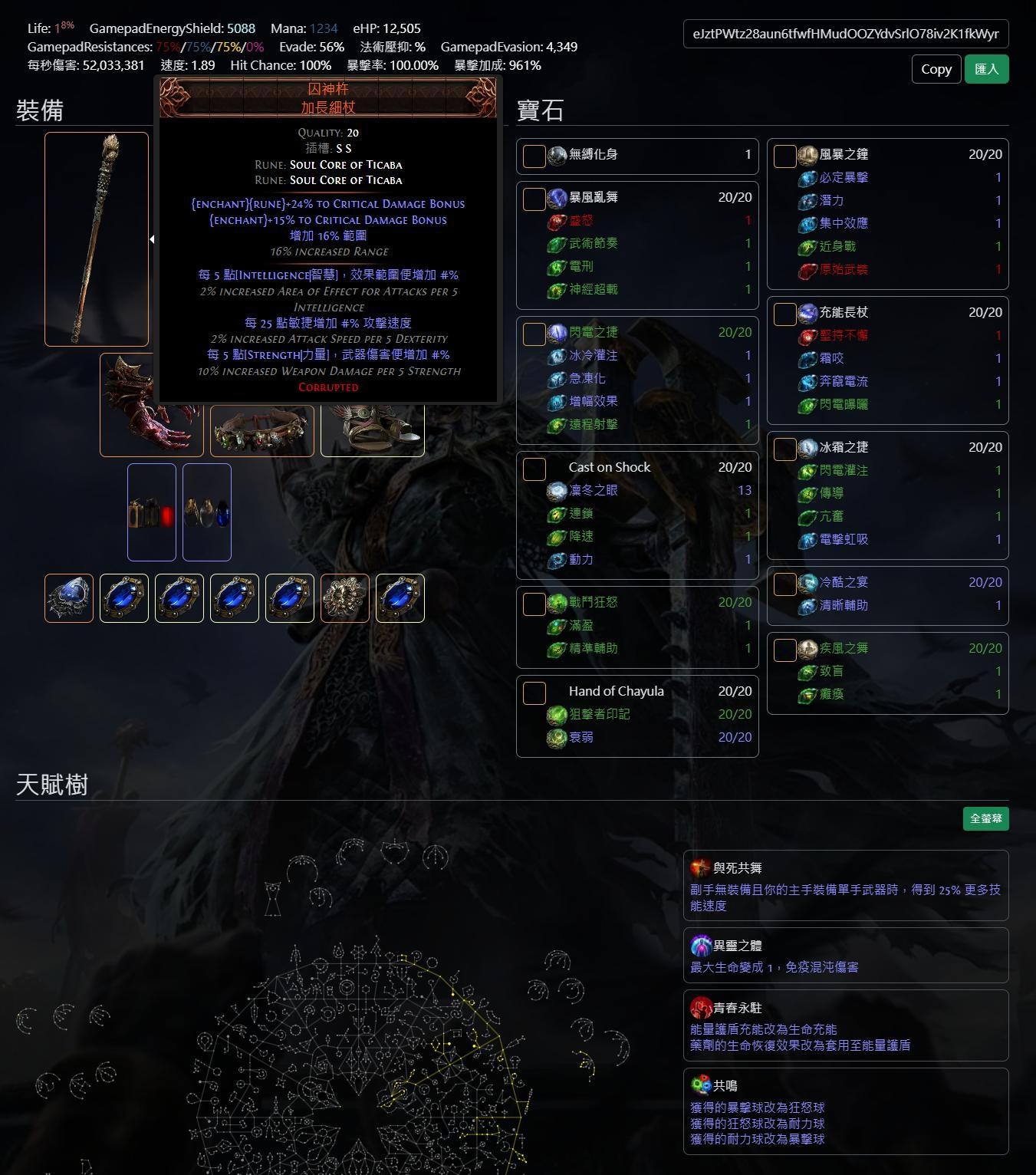Click the 與死共舞 keystone icon

pos(700,867)
